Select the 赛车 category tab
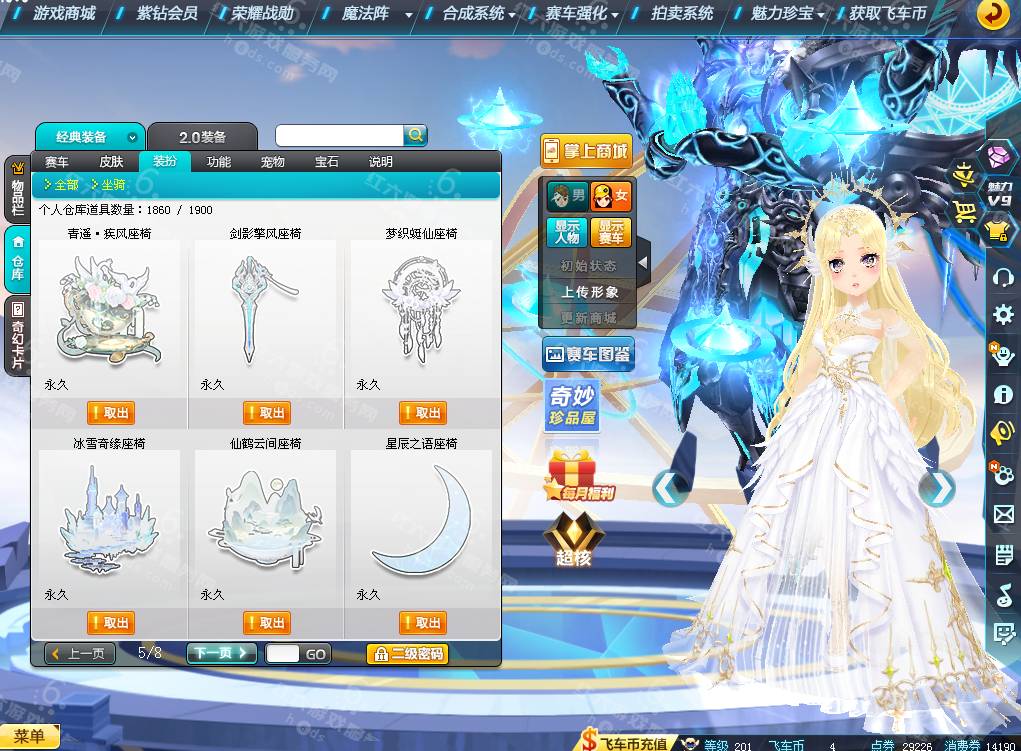 (x=57, y=162)
